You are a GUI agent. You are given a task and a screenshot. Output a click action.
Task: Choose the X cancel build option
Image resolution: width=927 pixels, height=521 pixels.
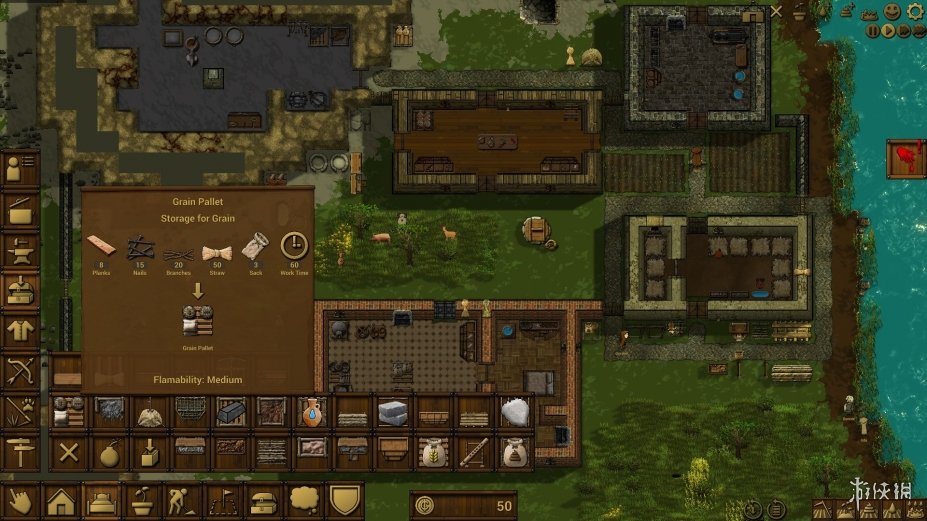[x=67, y=452]
